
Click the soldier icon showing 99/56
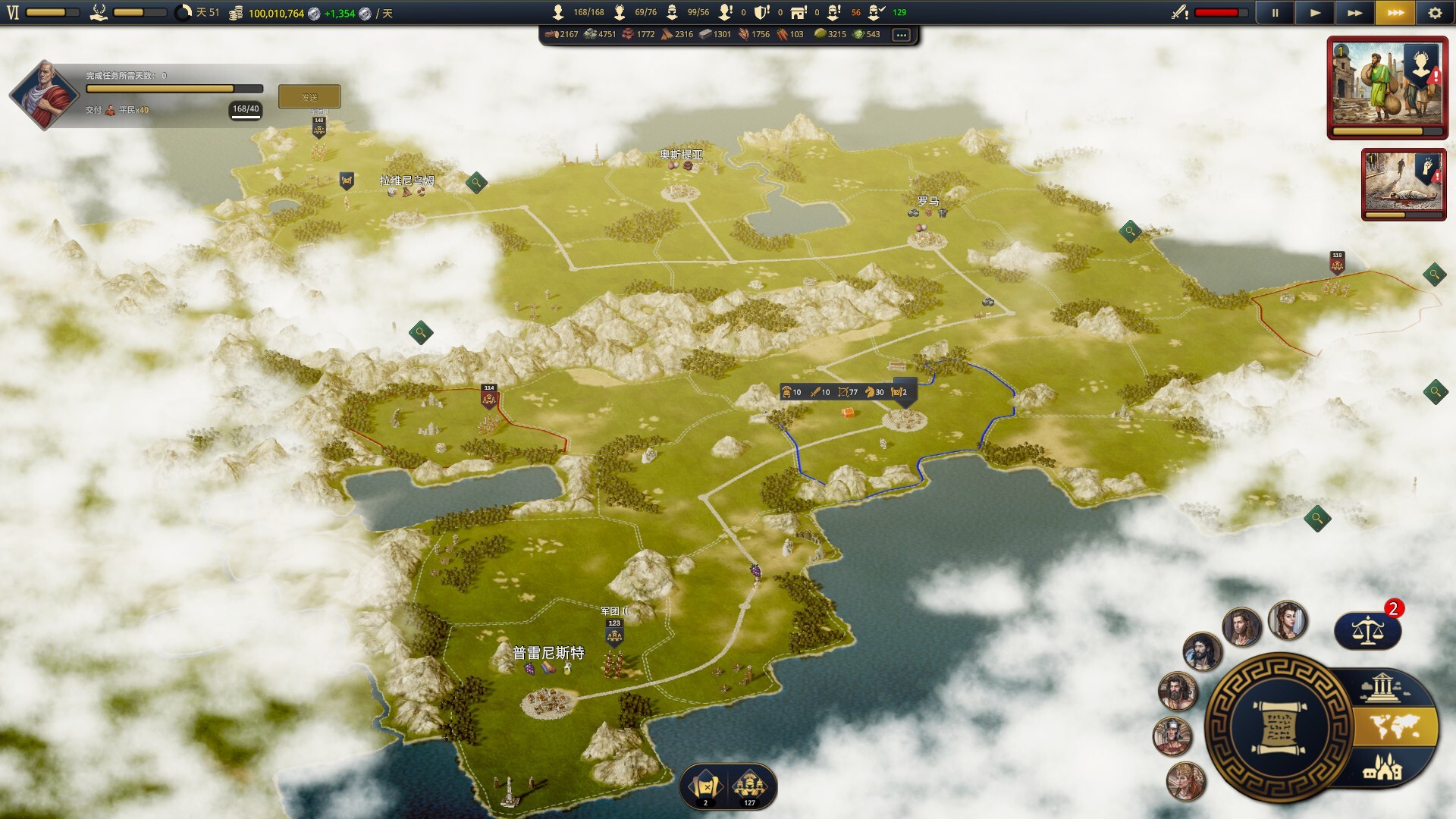point(671,11)
